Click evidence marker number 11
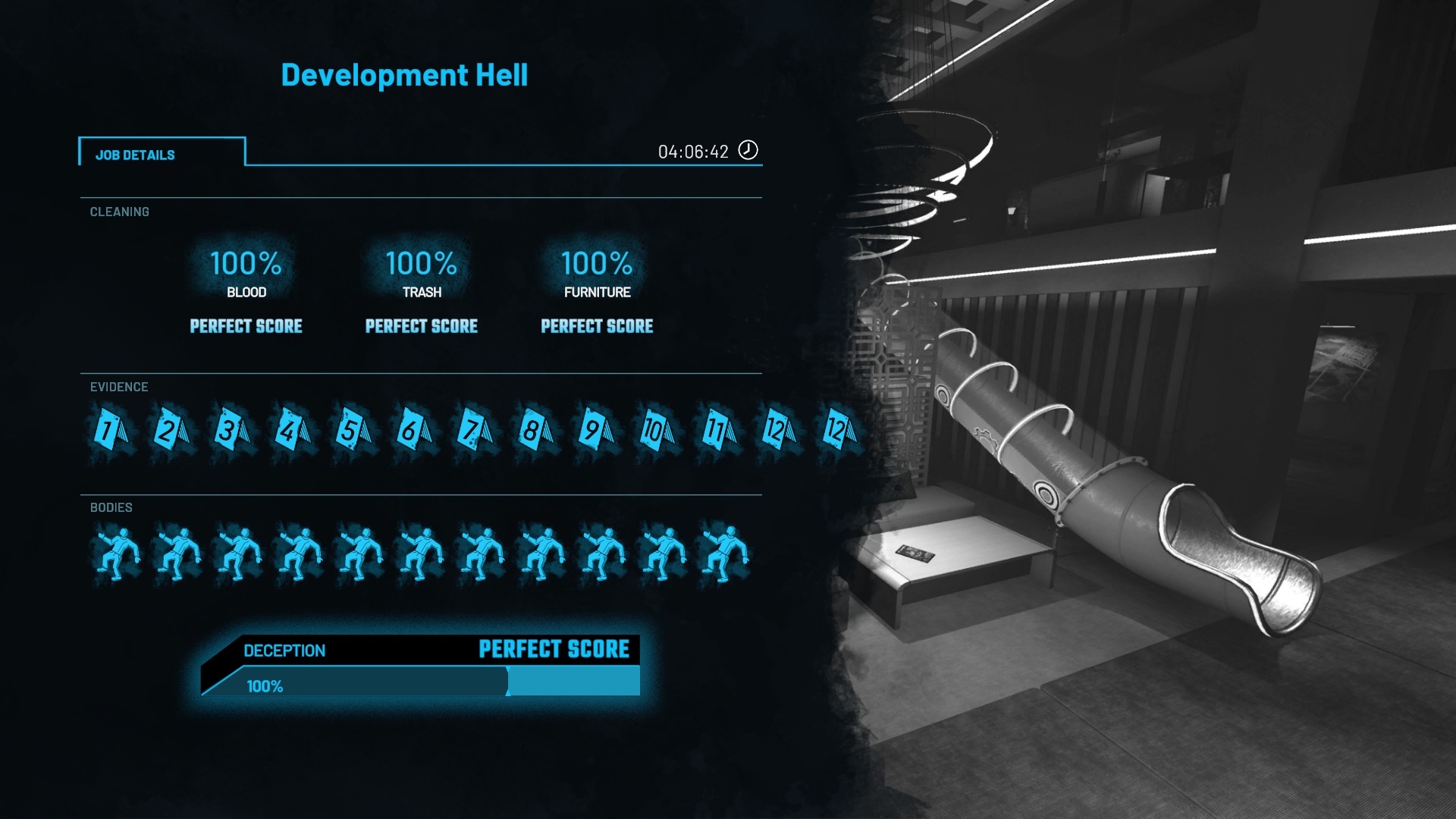The width and height of the screenshot is (1456, 819). 717,431
